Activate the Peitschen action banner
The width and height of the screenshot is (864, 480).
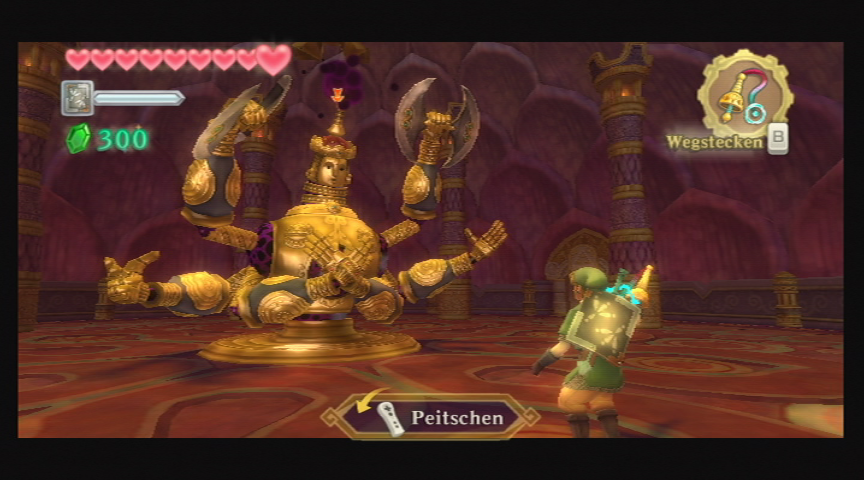[x=432, y=418]
